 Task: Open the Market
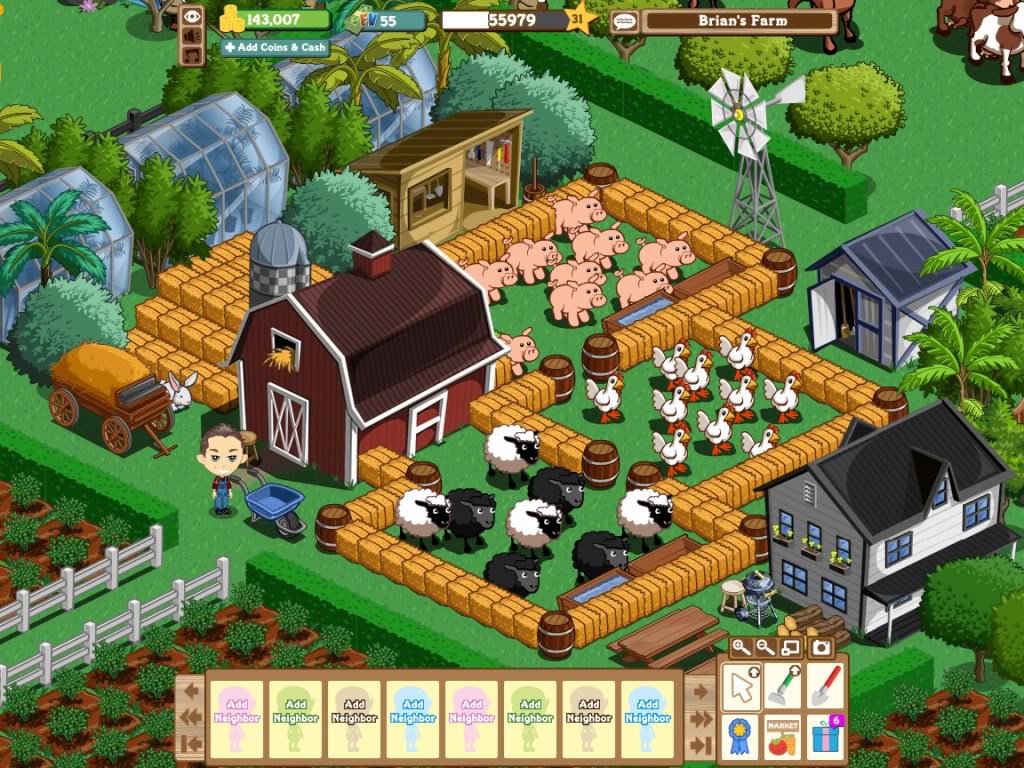point(783,736)
